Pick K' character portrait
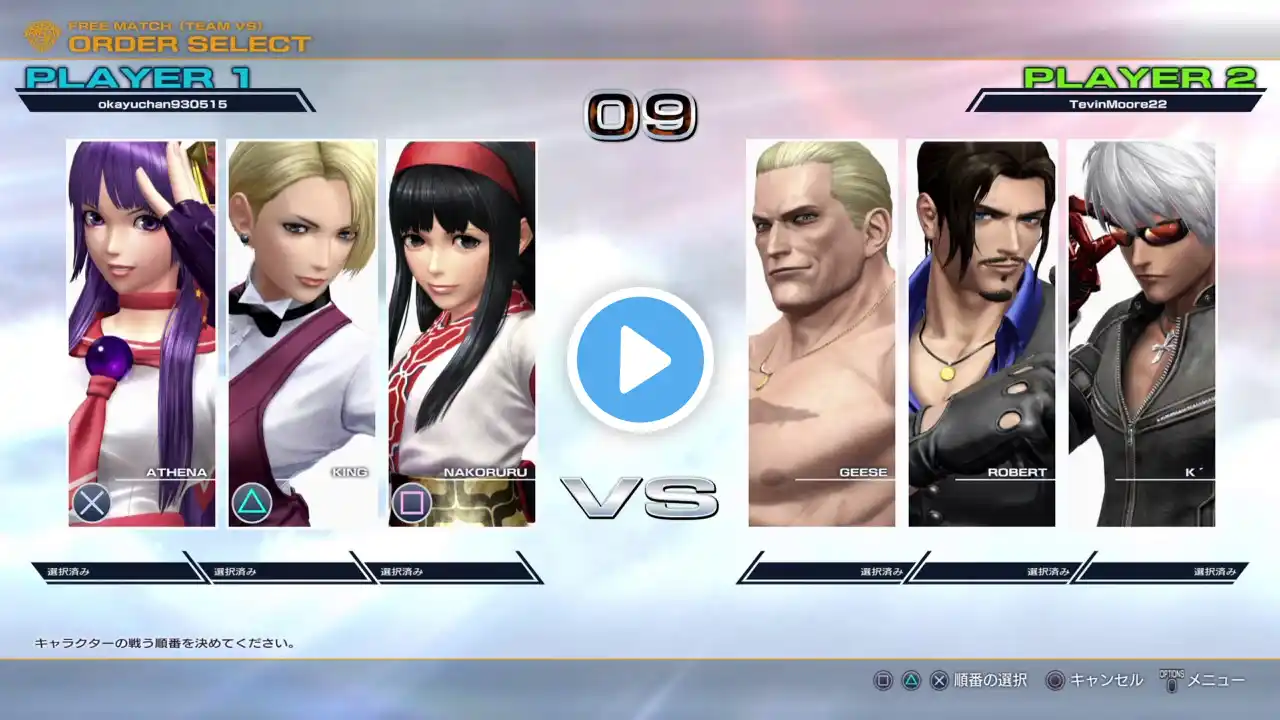1280x720 pixels. coord(1141,333)
